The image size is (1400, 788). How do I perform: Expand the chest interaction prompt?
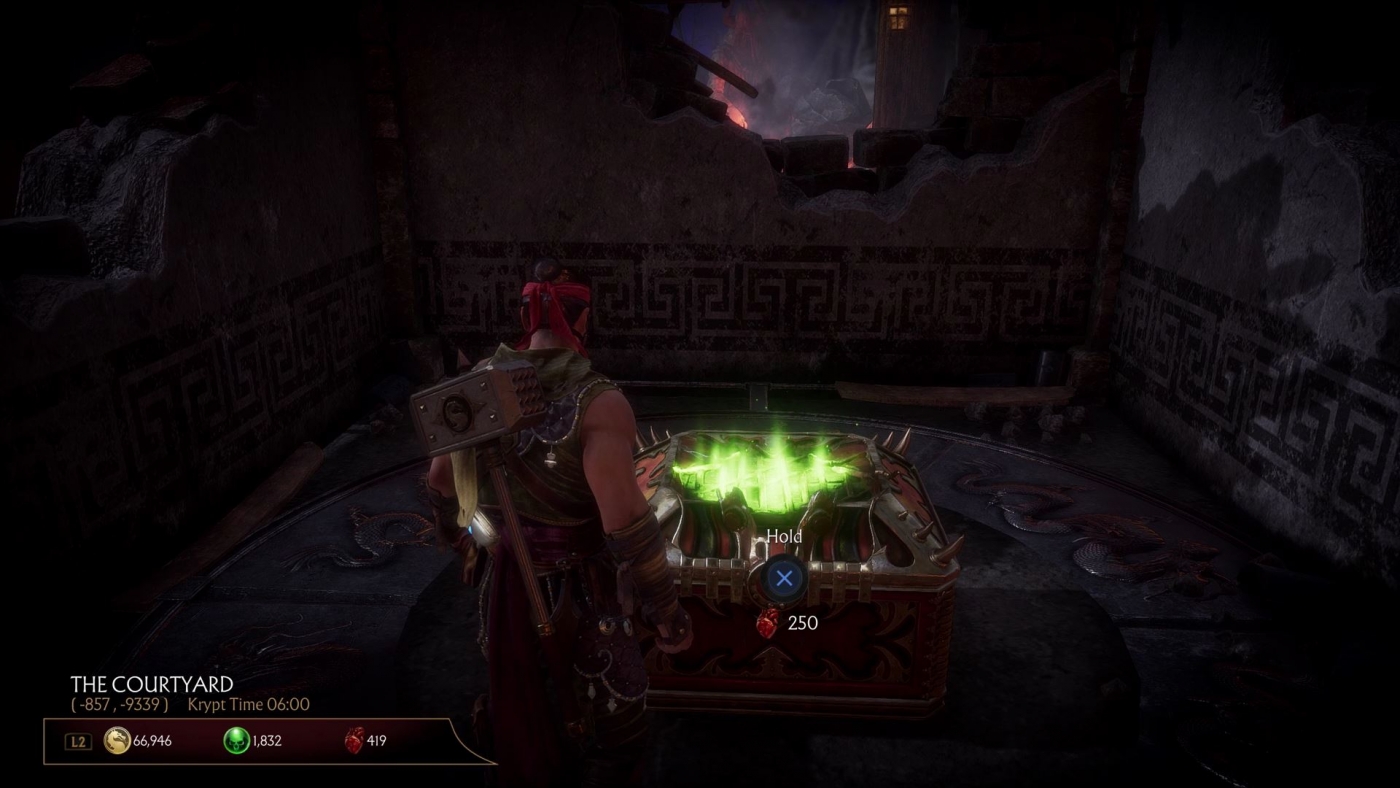784,578
